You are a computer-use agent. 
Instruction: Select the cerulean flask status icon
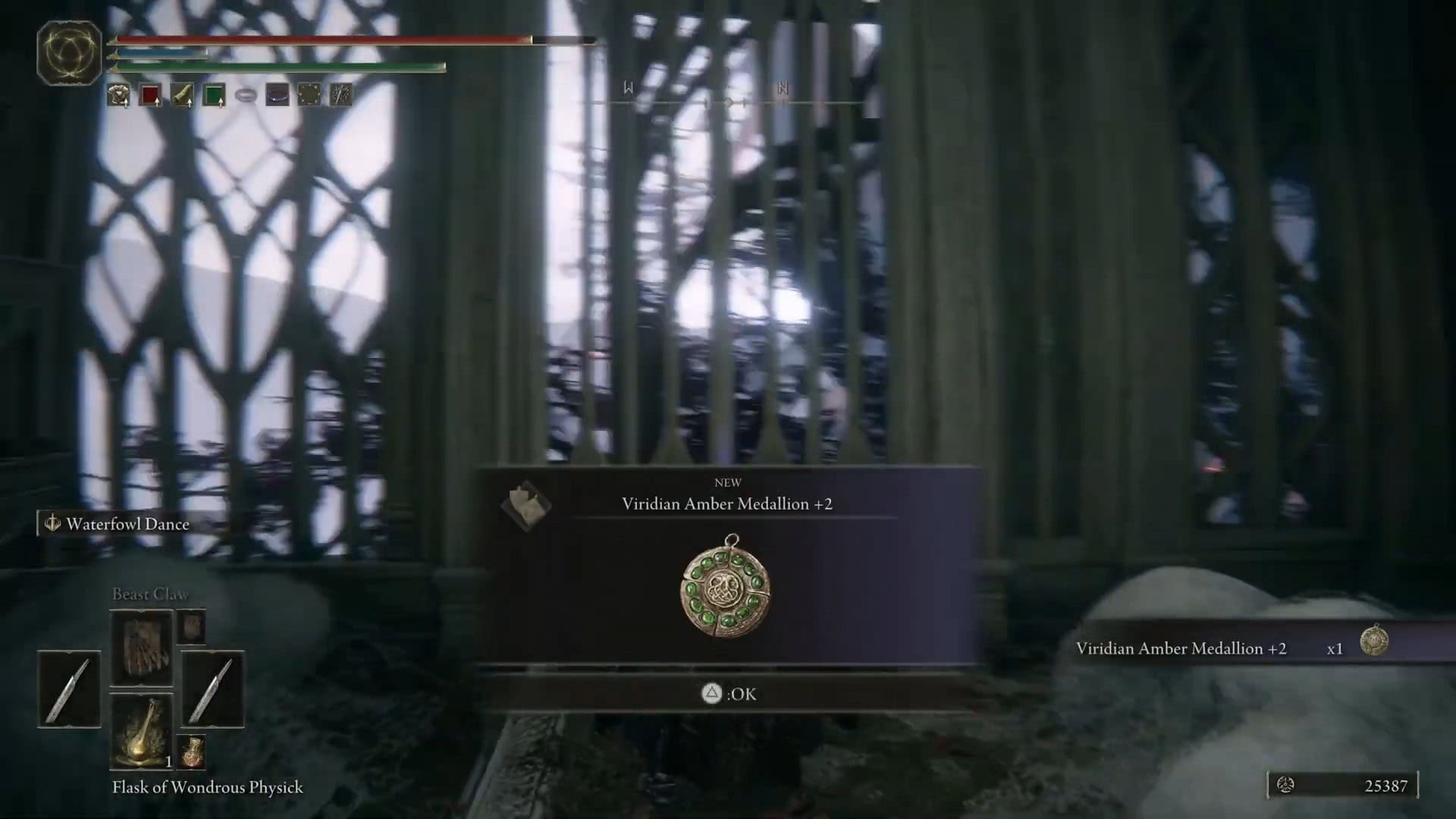[x=213, y=95]
